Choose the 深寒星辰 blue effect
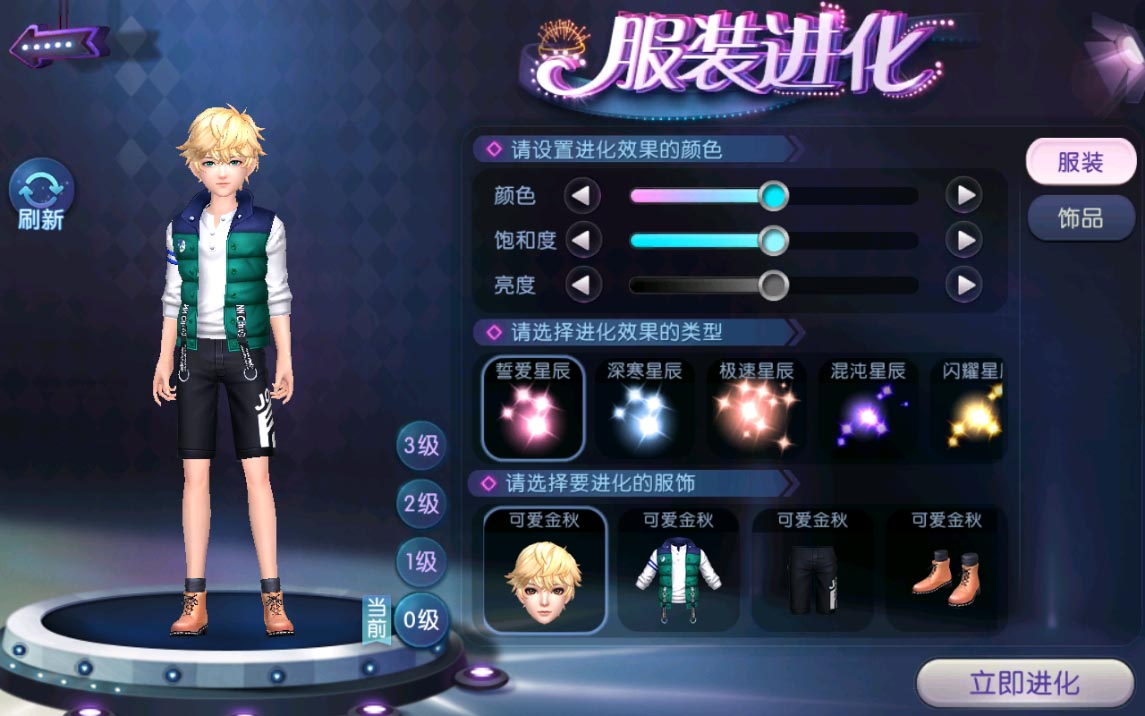The width and height of the screenshot is (1145, 716). [x=645, y=407]
